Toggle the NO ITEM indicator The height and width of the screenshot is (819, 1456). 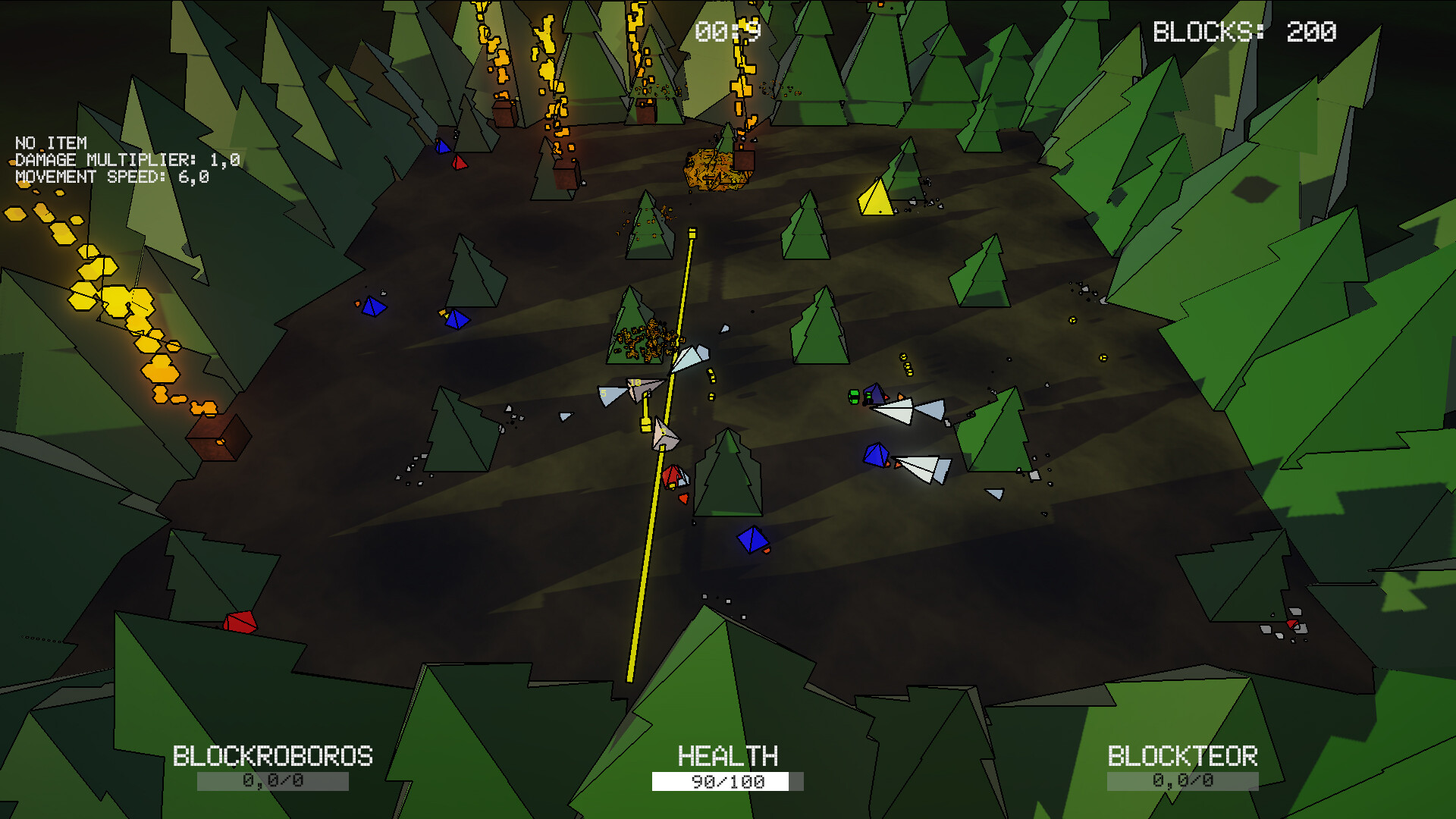tap(50, 143)
